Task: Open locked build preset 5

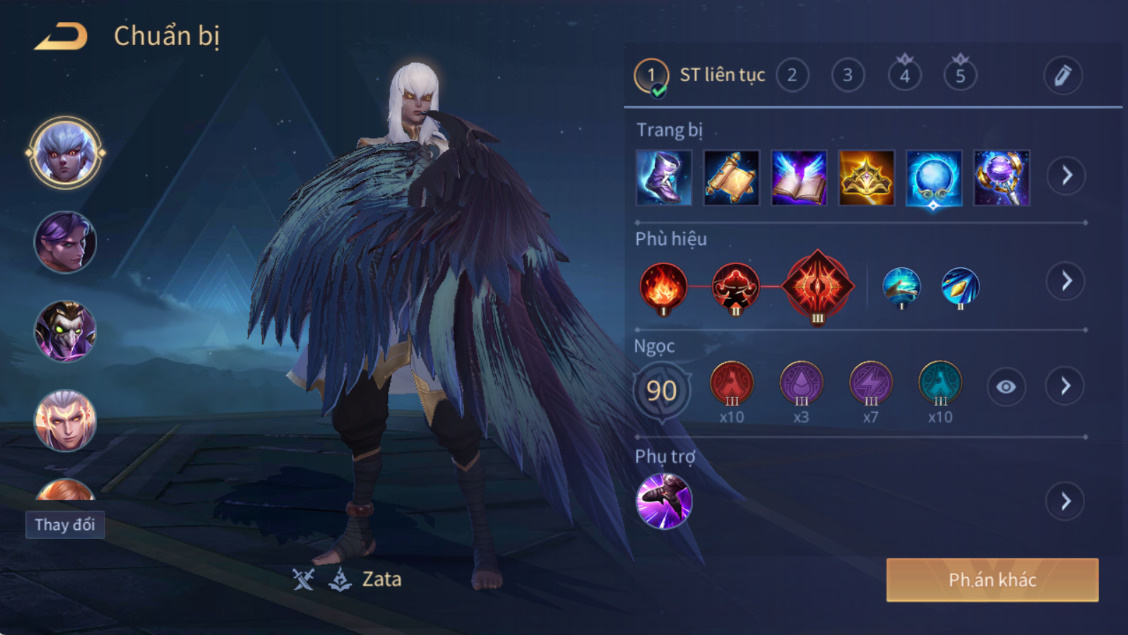Action: click(x=960, y=75)
